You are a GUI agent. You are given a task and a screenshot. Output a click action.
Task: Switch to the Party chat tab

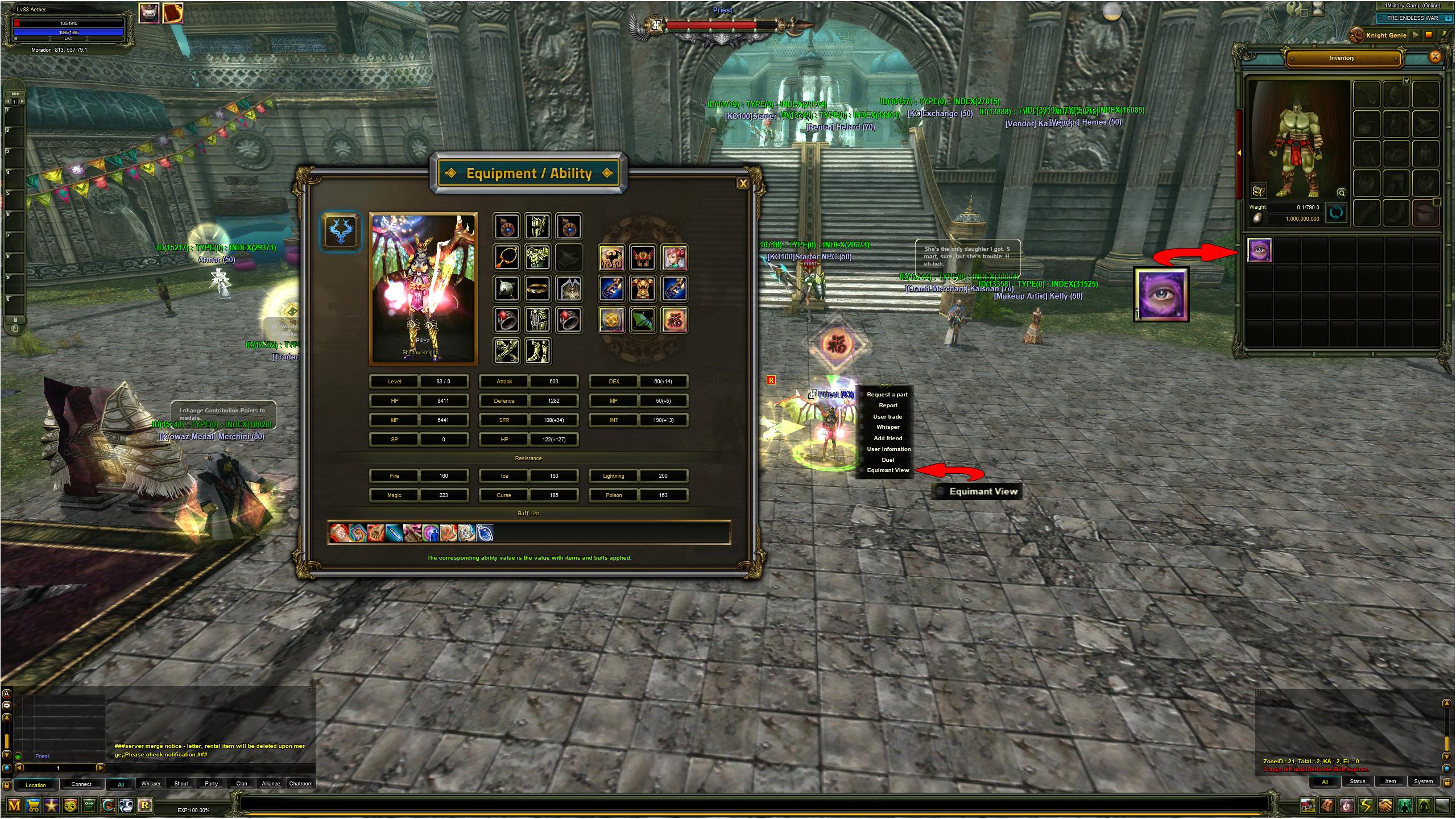click(x=211, y=784)
